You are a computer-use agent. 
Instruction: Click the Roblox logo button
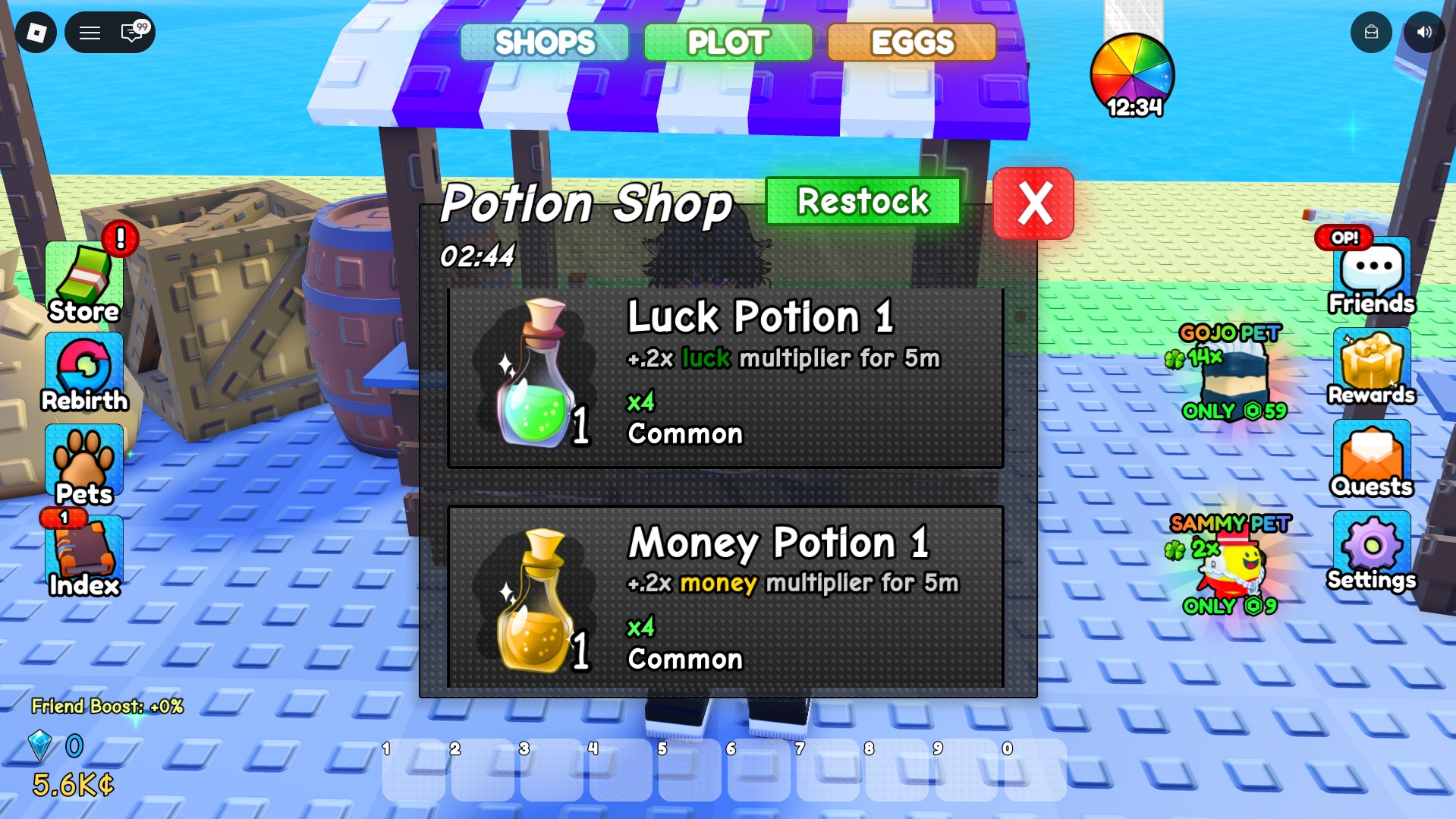(36, 33)
